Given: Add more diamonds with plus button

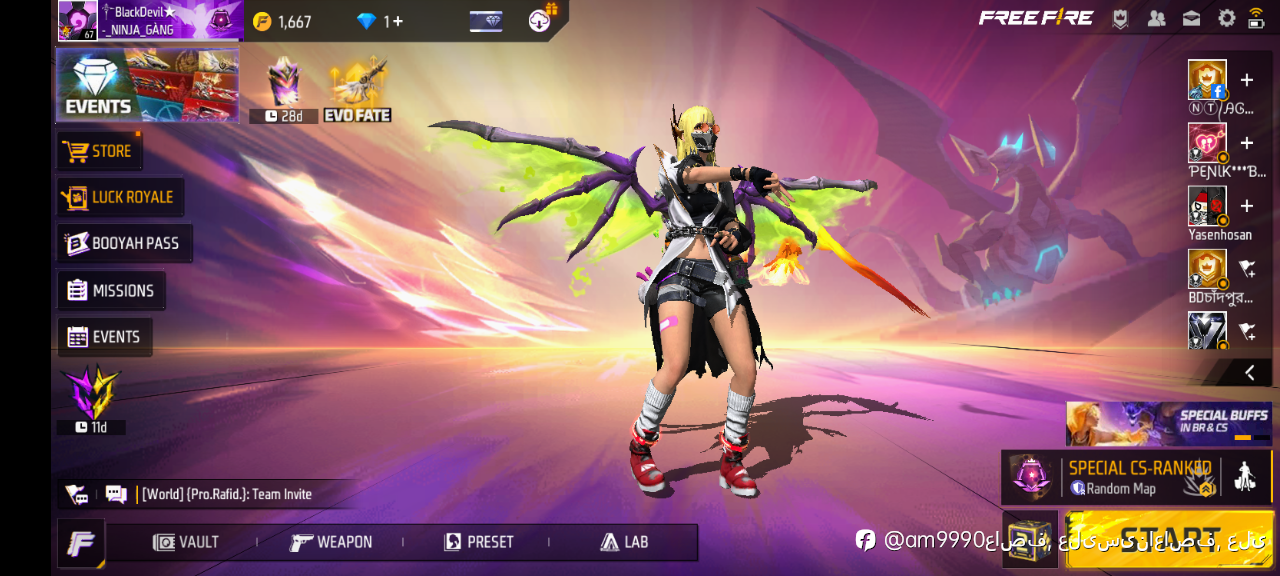Looking at the screenshot, I should tap(397, 21).
